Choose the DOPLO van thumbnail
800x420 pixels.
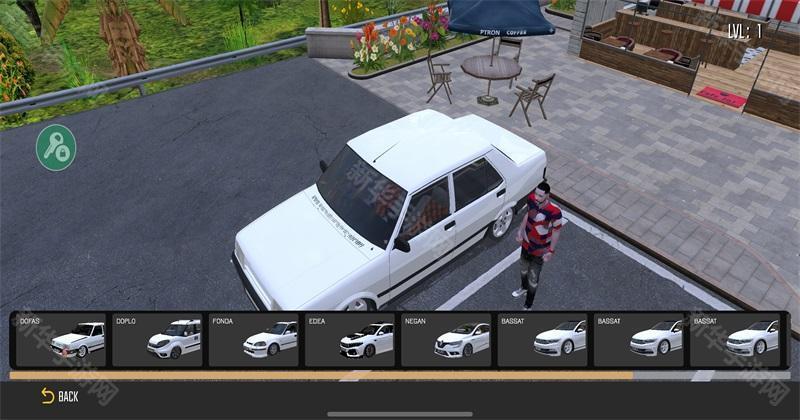tap(157, 340)
